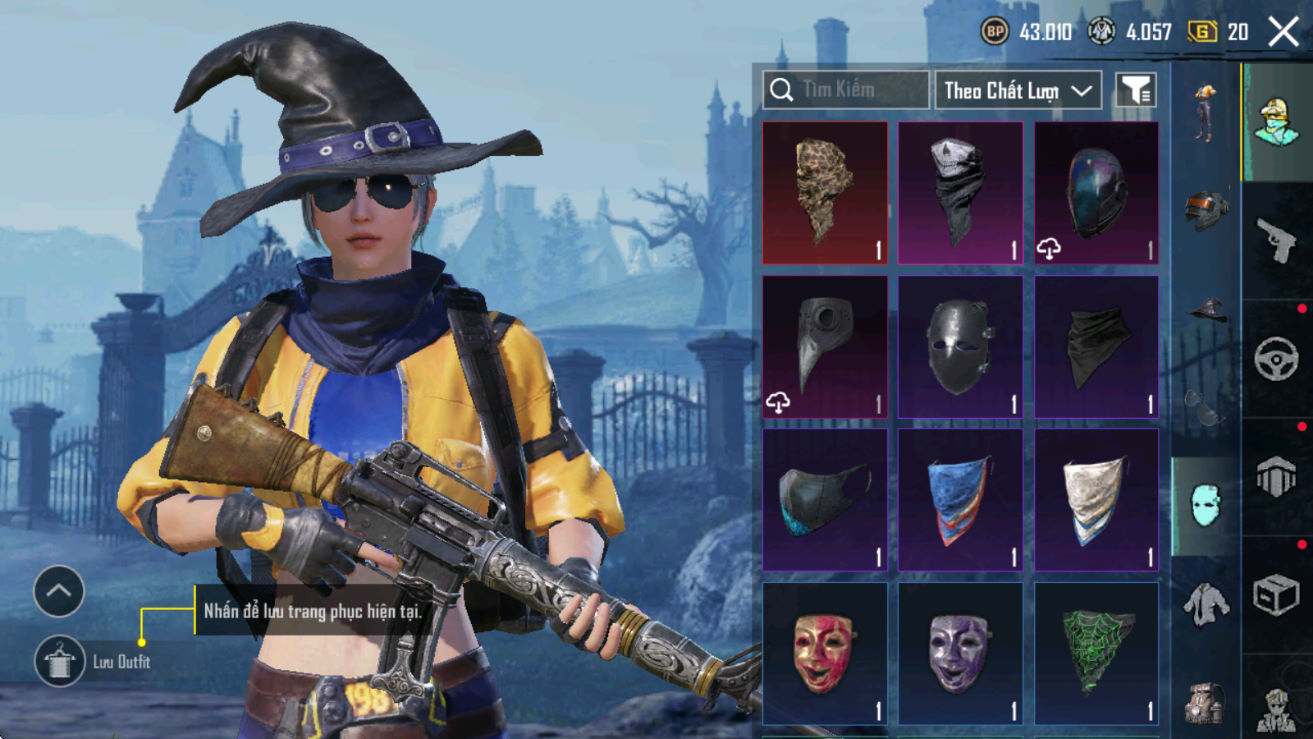The image size is (1313, 739).
Task: Close the wardrobe screen
Action: tap(1283, 32)
